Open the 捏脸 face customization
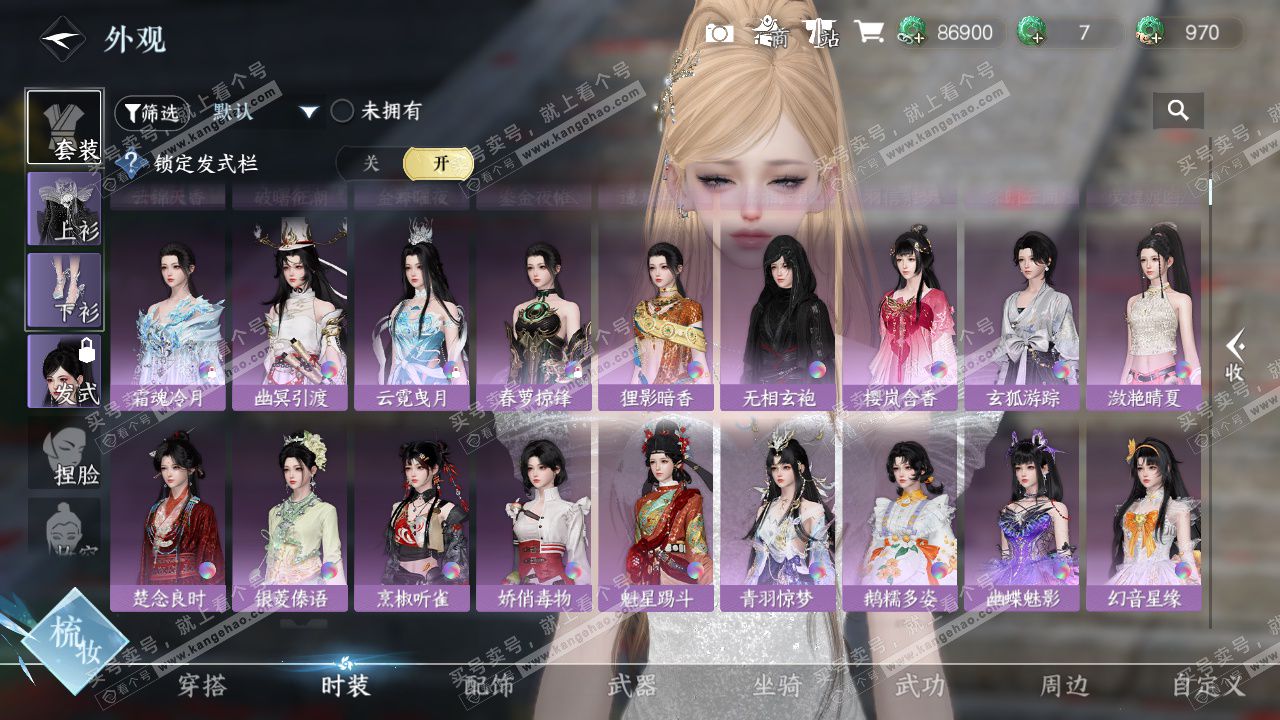The image size is (1280, 720). click(64, 457)
